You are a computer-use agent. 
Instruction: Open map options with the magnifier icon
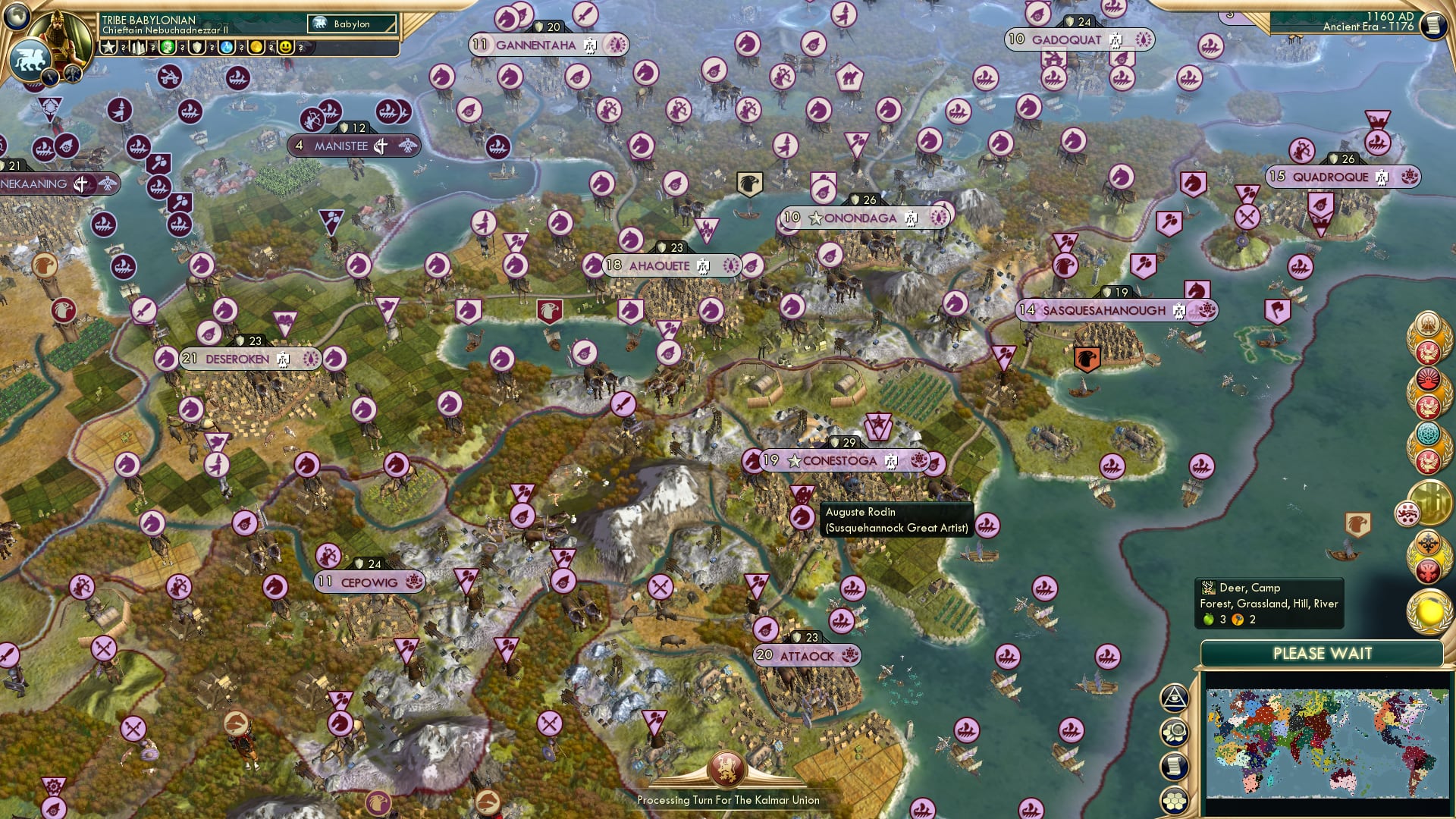(1174, 730)
